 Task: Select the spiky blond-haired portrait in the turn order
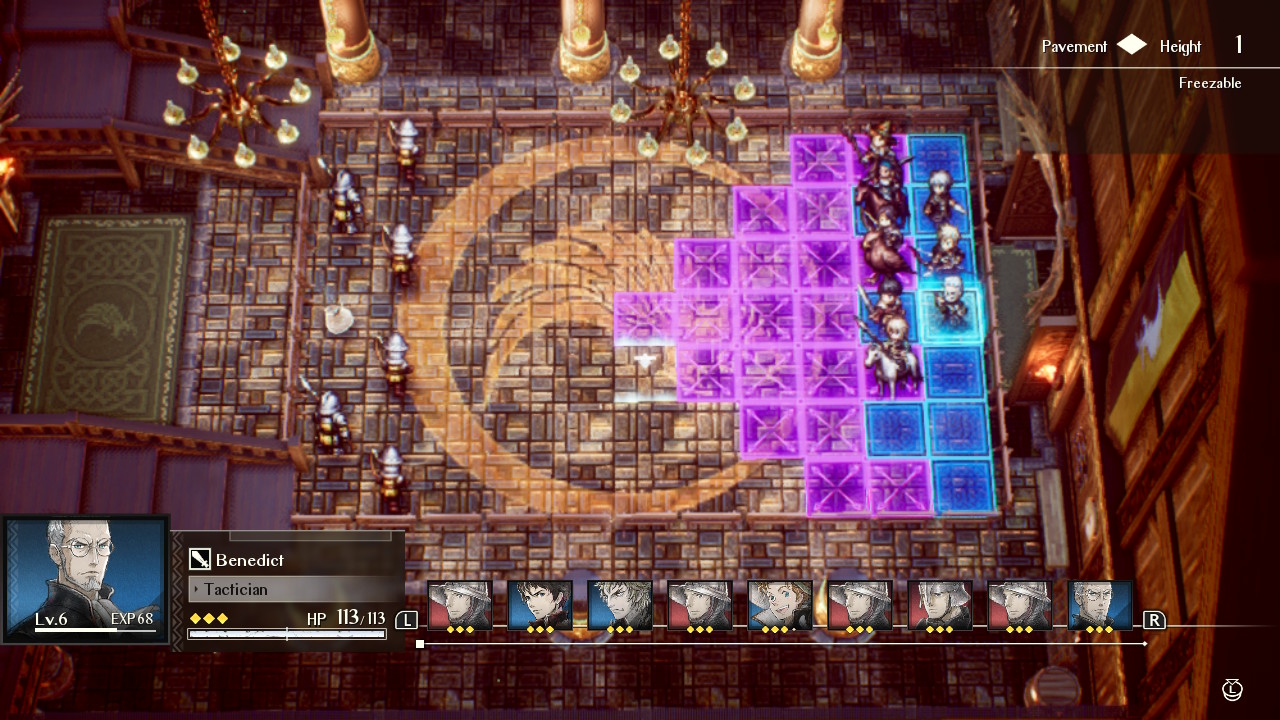click(619, 606)
